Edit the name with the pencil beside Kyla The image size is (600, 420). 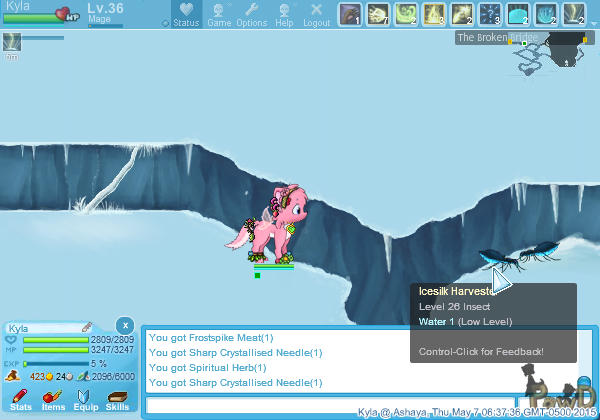point(87,327)
